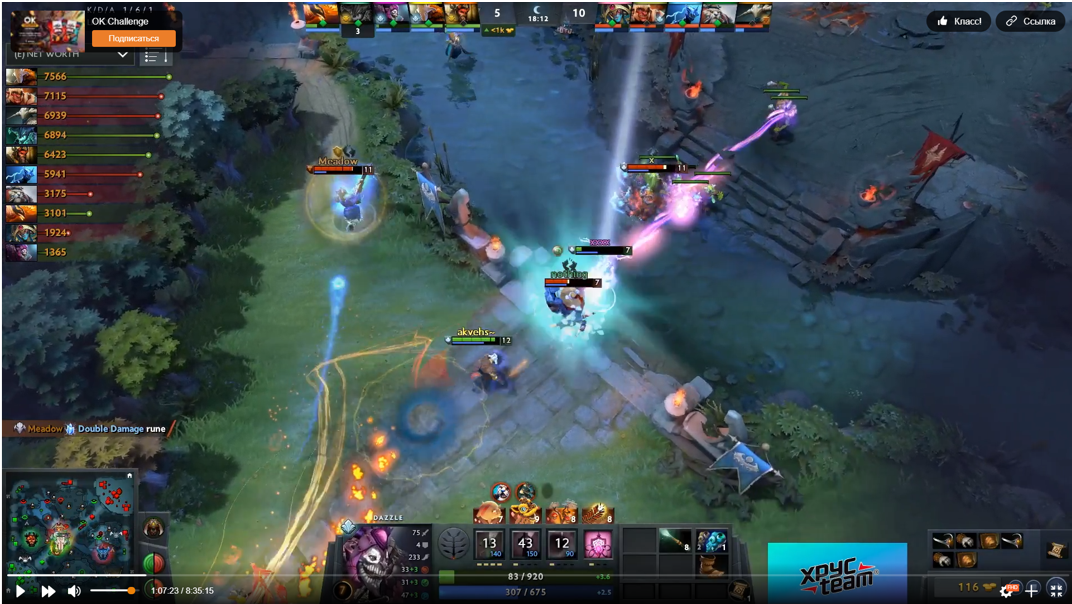Click the town portal scroll quick-buy icon

tap(1056, 551)
